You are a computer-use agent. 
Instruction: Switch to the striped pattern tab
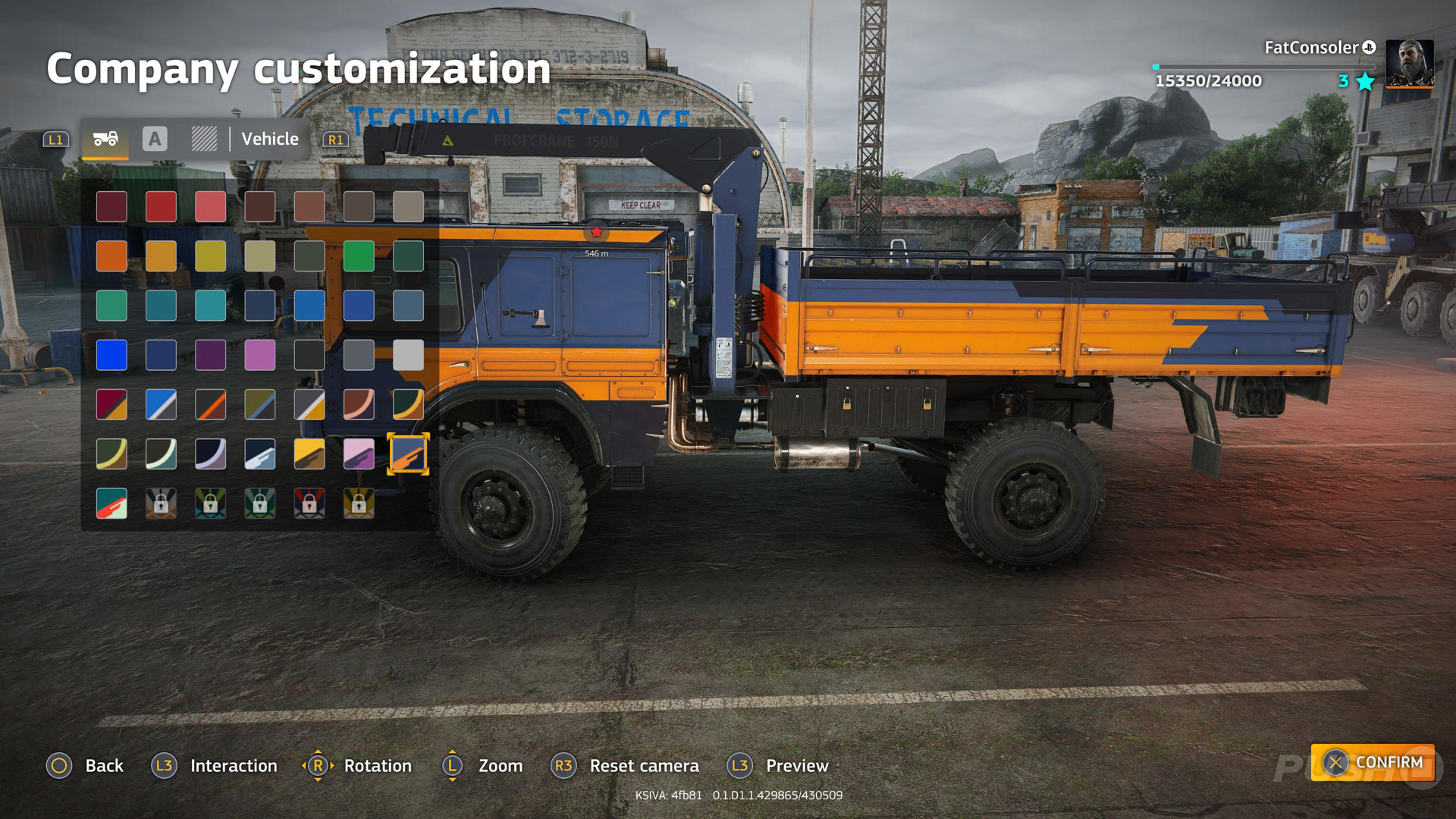click(x=204, y=139)
